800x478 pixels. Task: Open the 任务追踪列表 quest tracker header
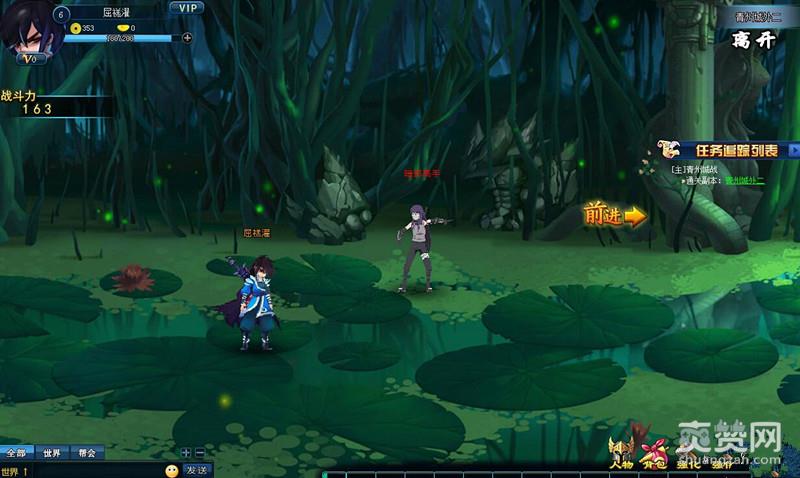point(736,150)
